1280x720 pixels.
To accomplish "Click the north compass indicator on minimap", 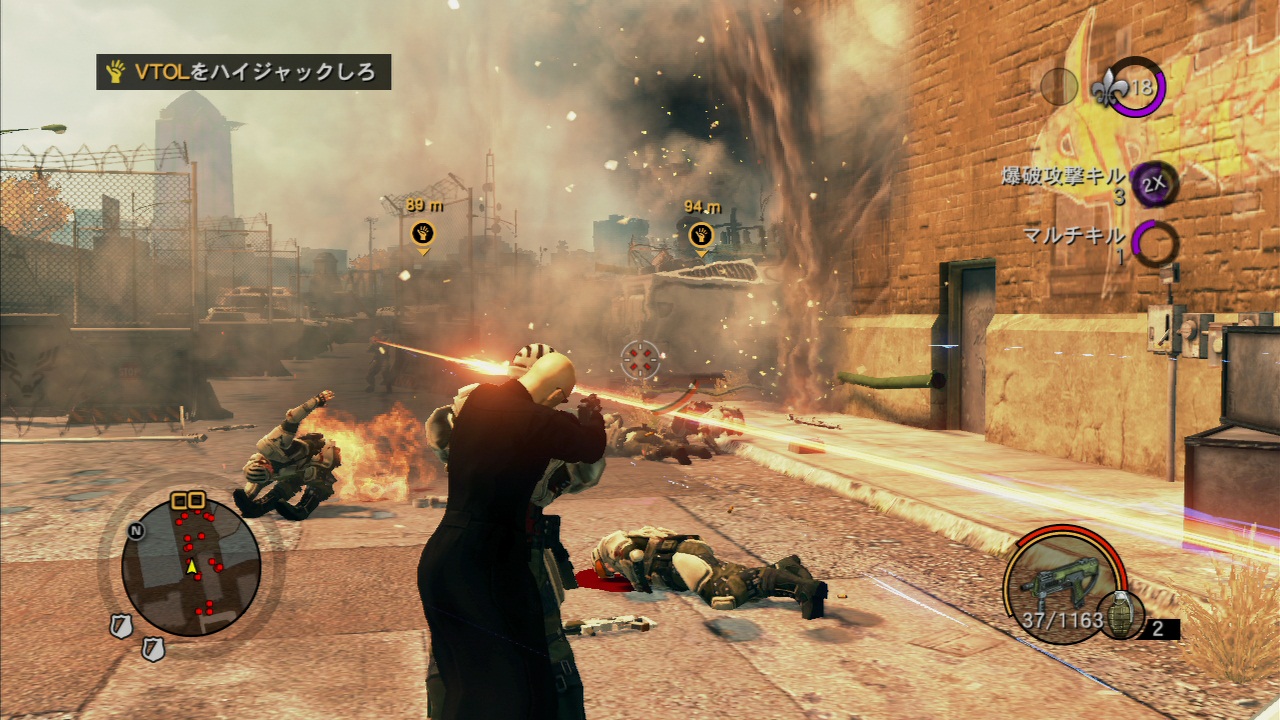I will click(136, 531).
